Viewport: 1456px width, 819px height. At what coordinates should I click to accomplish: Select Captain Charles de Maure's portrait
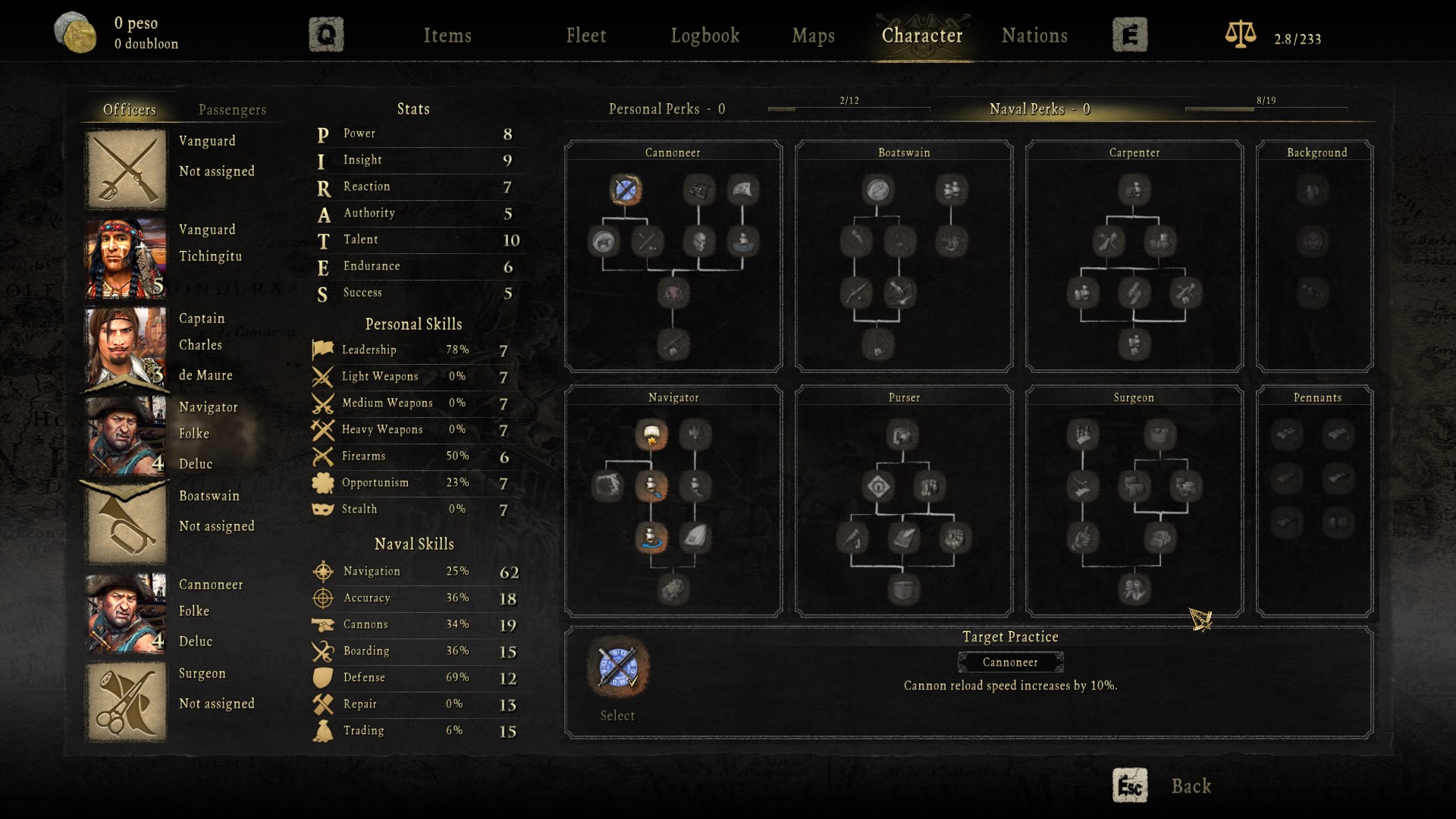126,347
